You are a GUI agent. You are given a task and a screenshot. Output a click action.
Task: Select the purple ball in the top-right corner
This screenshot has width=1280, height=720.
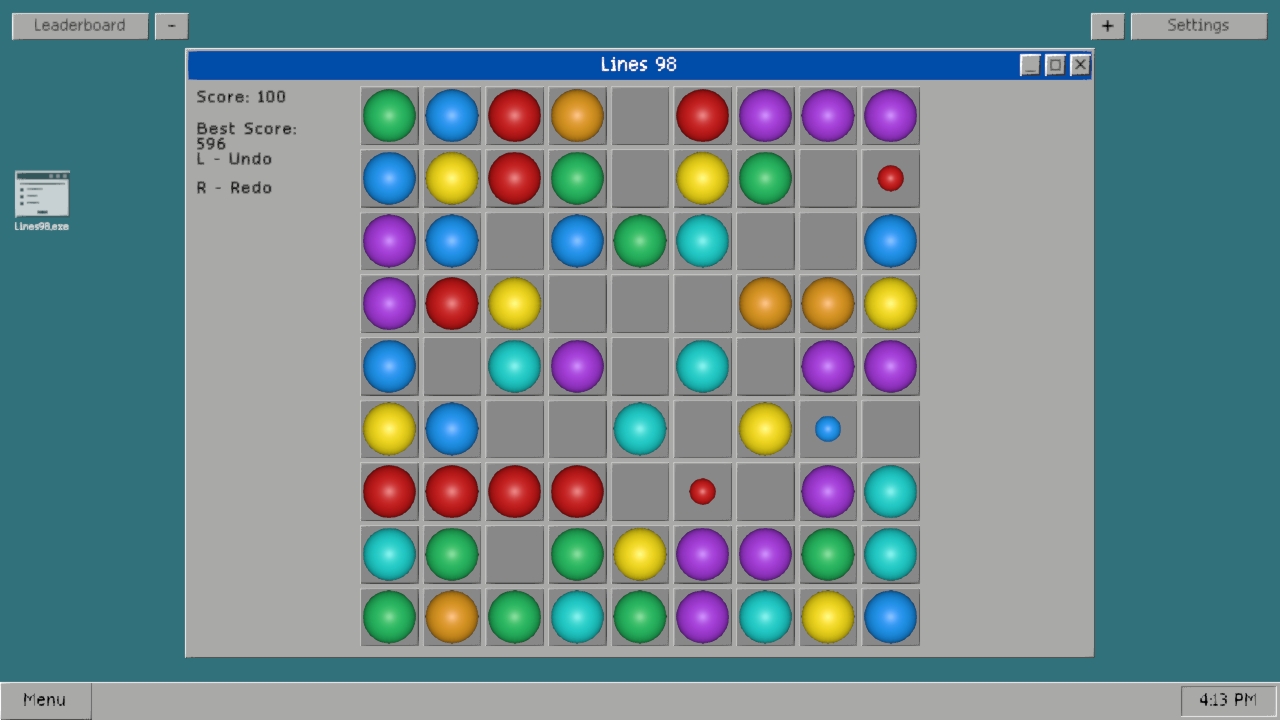point(890,116)
